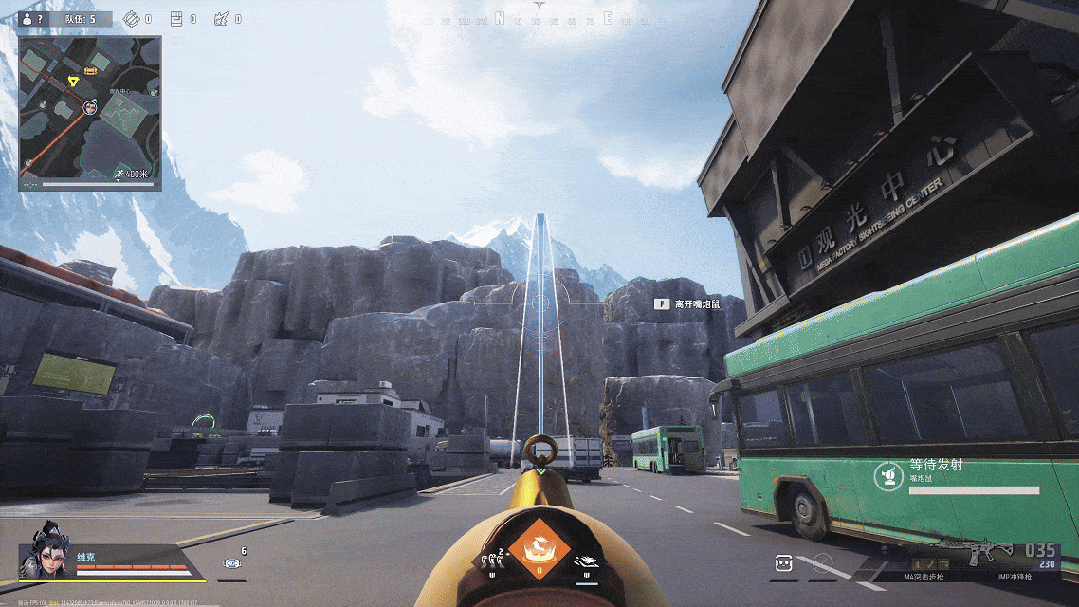The image size is (1079, 607).
Task: Select the character portrait of 维克
Action: (46, 553)
